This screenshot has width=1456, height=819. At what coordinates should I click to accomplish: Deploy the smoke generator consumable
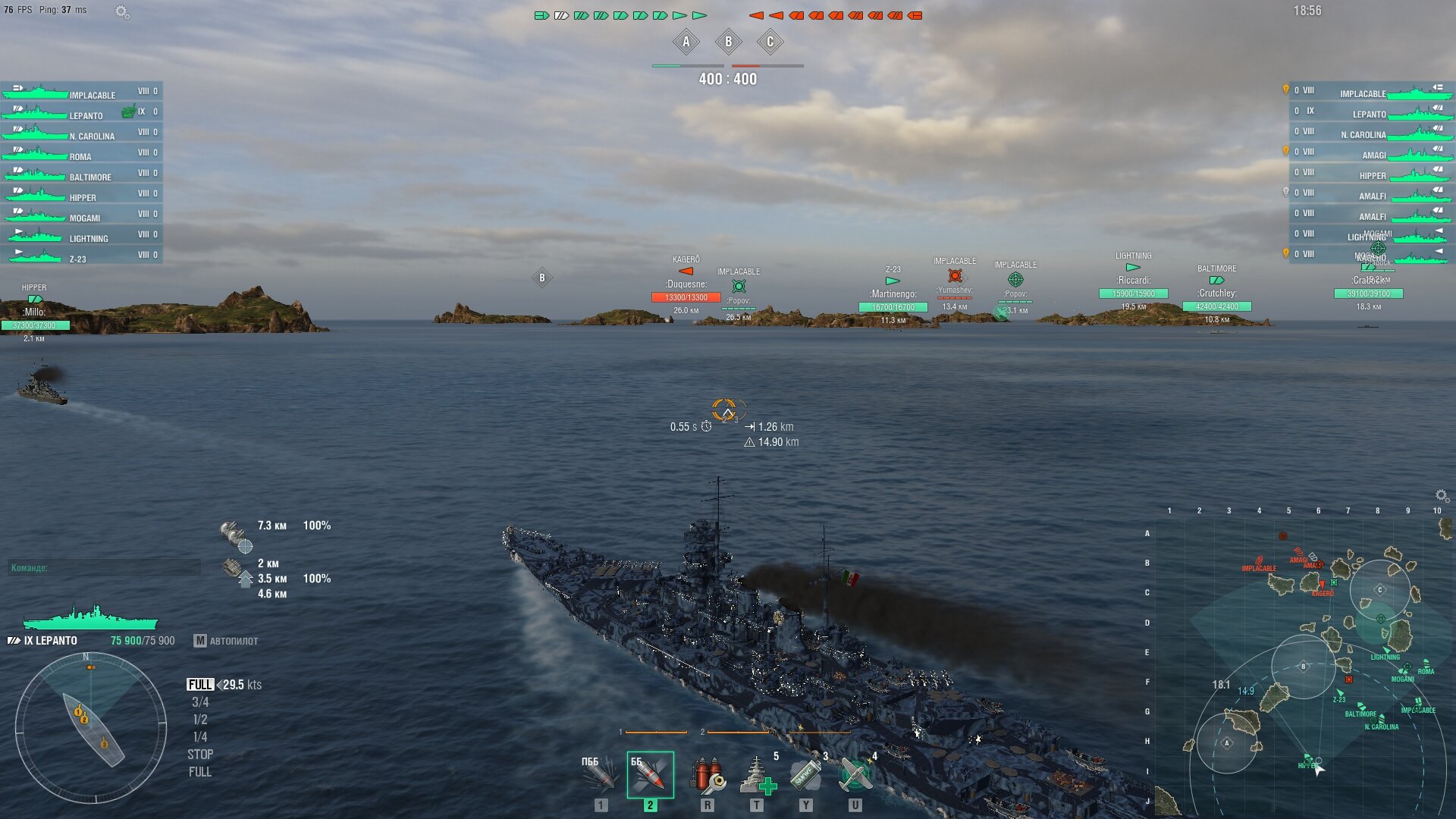pyautogui.click(x=805, y=775)
